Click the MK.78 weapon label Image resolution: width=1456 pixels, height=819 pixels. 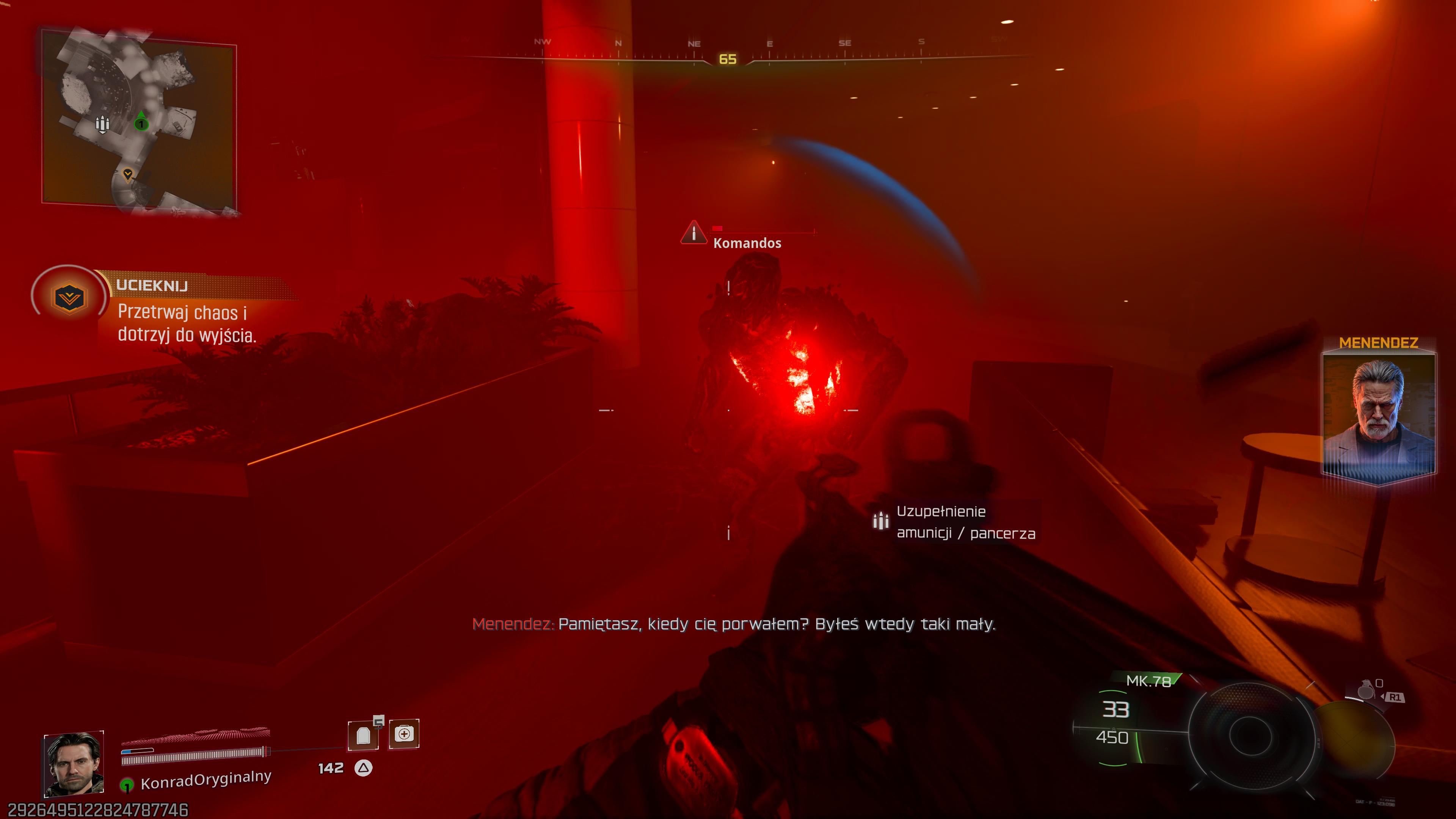(x=1148, y=681)
